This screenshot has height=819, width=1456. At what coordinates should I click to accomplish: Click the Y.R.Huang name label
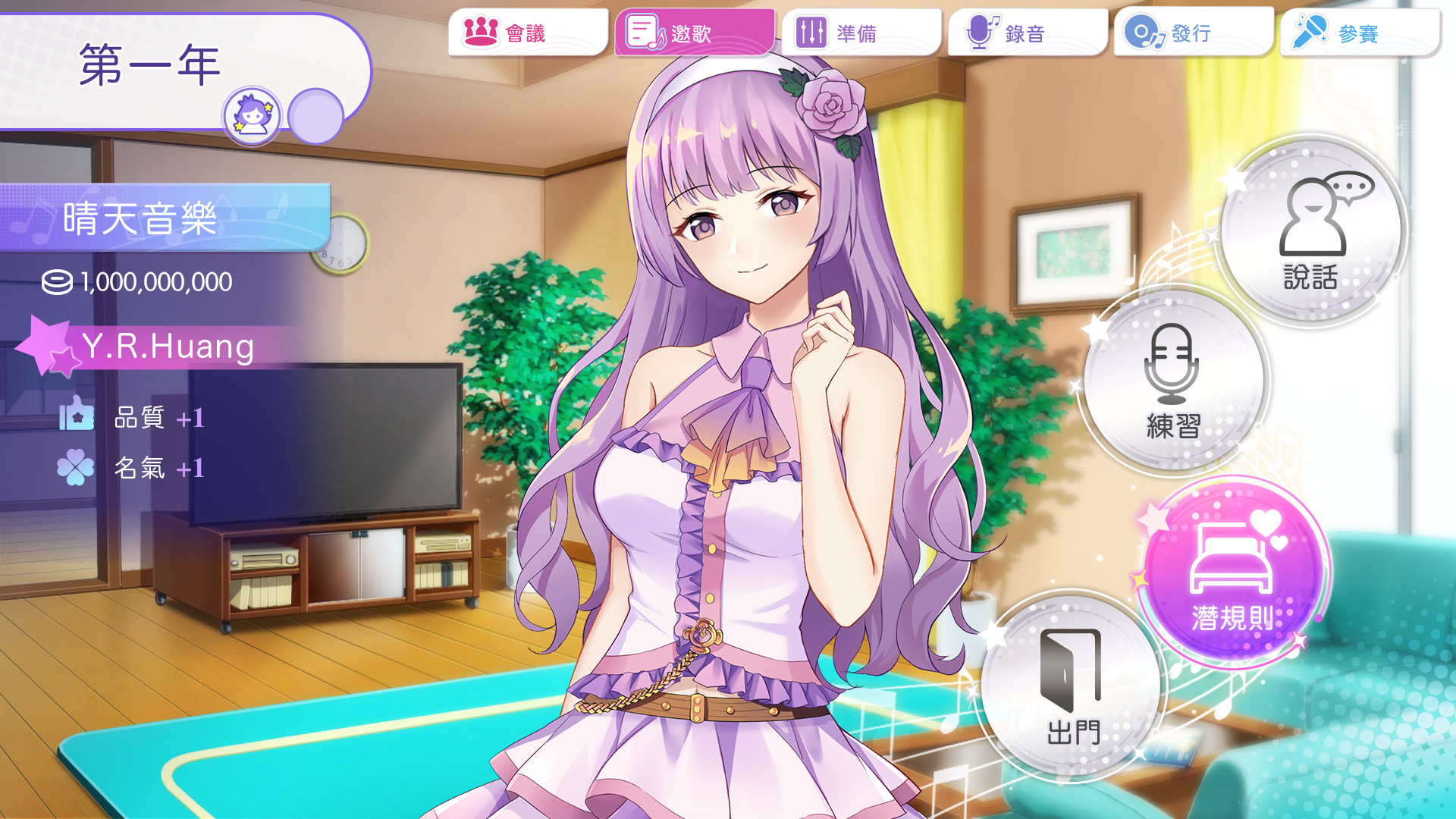click(168, 348)
